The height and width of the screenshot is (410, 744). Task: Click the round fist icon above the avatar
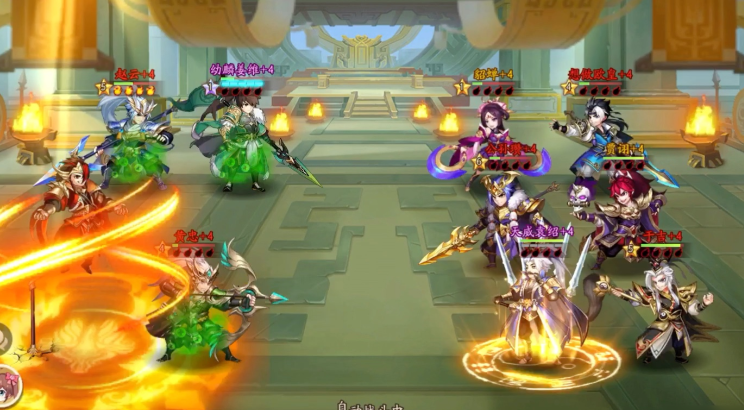[5, 339]
